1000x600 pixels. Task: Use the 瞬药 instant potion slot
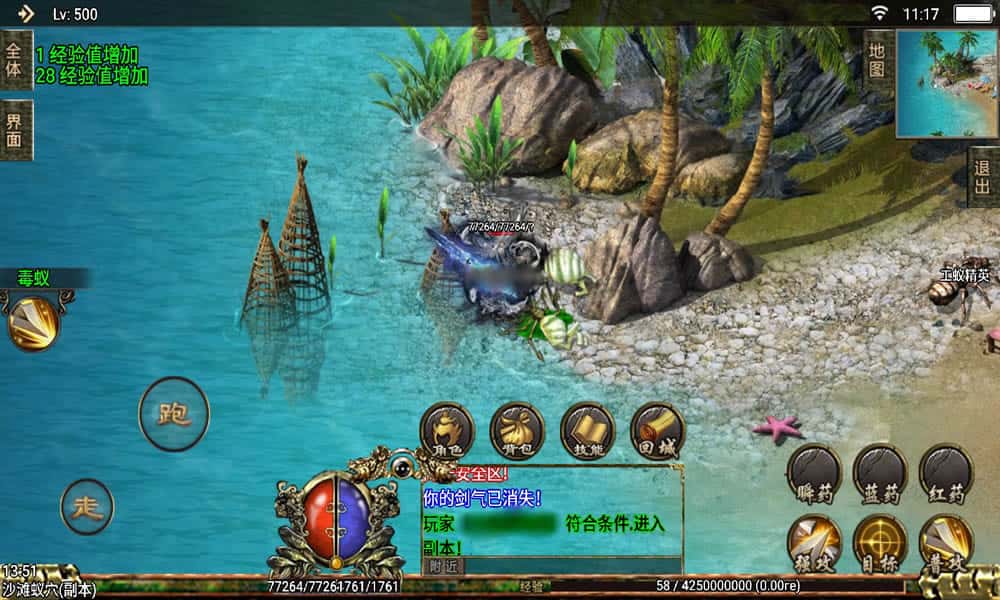[813, 472]
